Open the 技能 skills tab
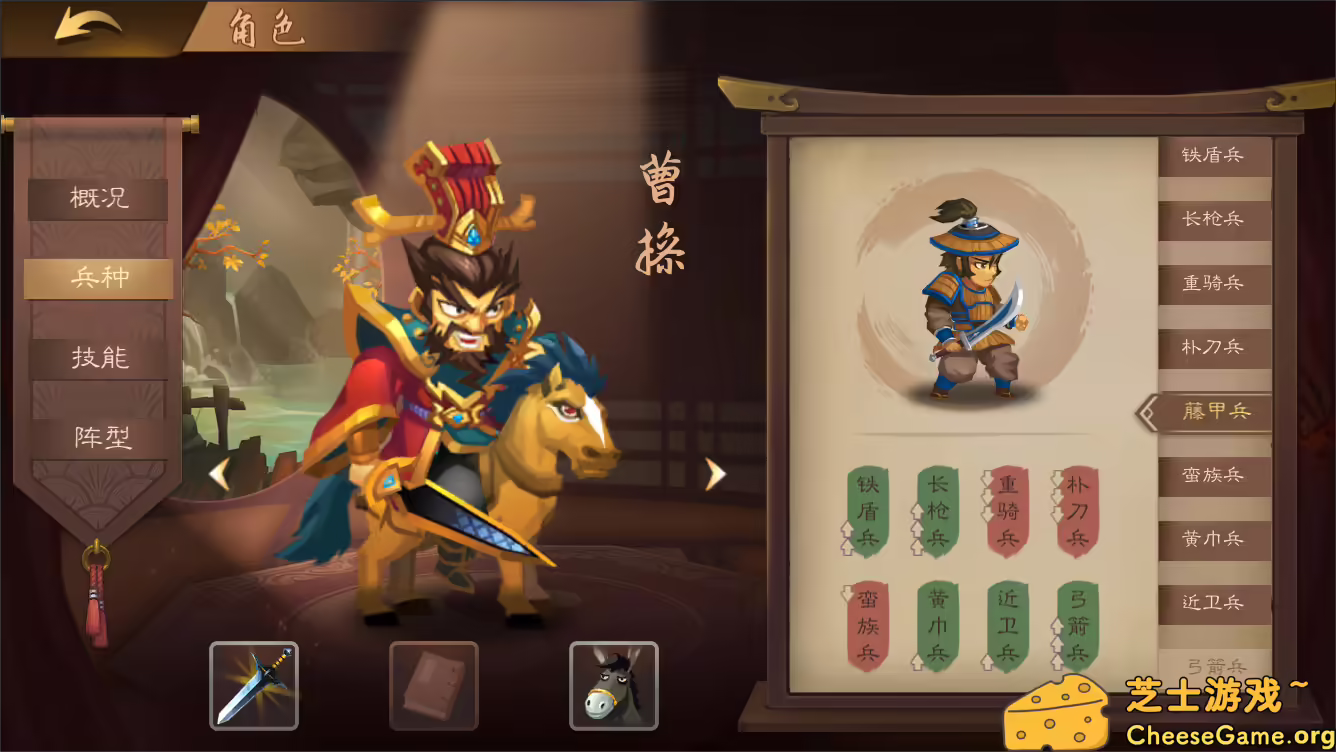Screen dimensions: 1336x752 pos(97,357)
